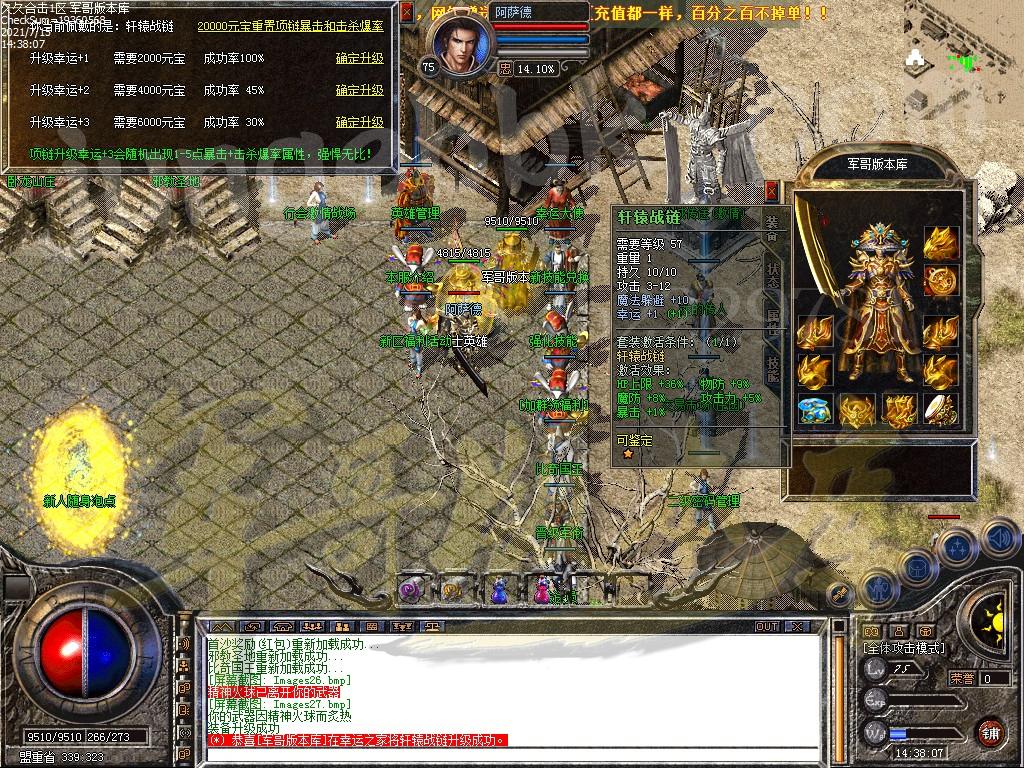The height and width of the screenshot is (768, 1024).
Task: Switch to the 状态 status tab
Action: click(x=773, y=276)
